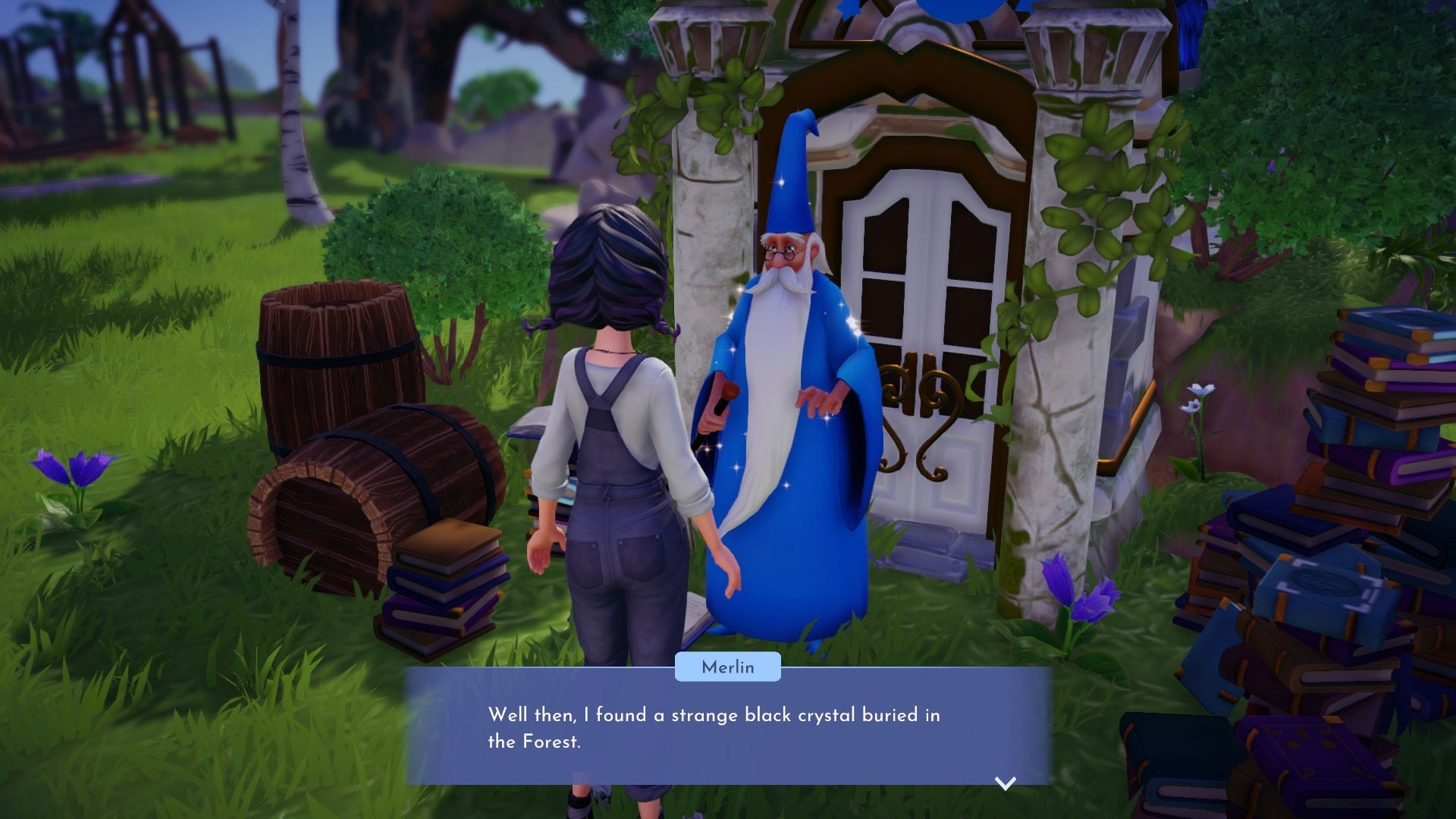Click the dialogue text about the black crystal
Screen dimensions: 1456x819
pyautogui.click(x=720, y=714)
